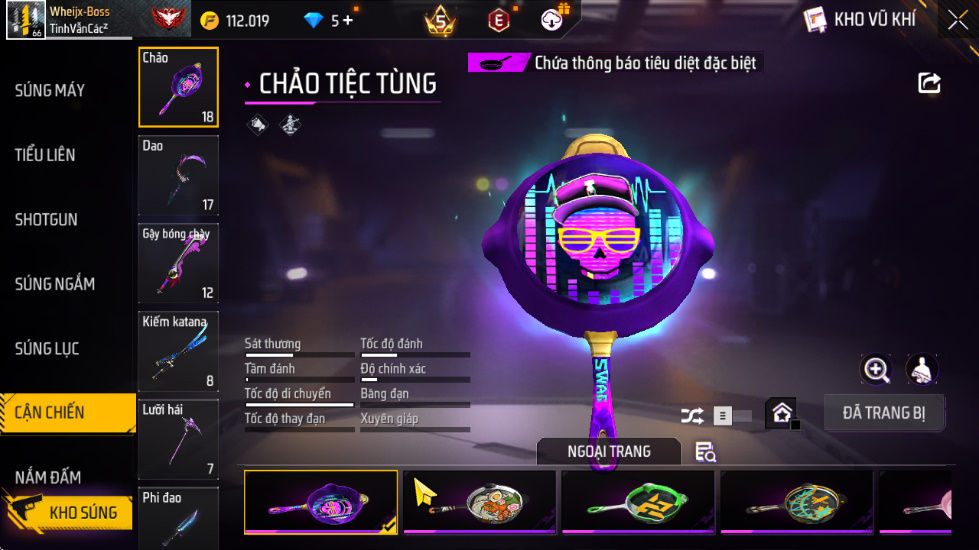Select the SHOTGUN category
This screenshot has width=979, height=550.
pyautogui.click(x=46, y=220)
